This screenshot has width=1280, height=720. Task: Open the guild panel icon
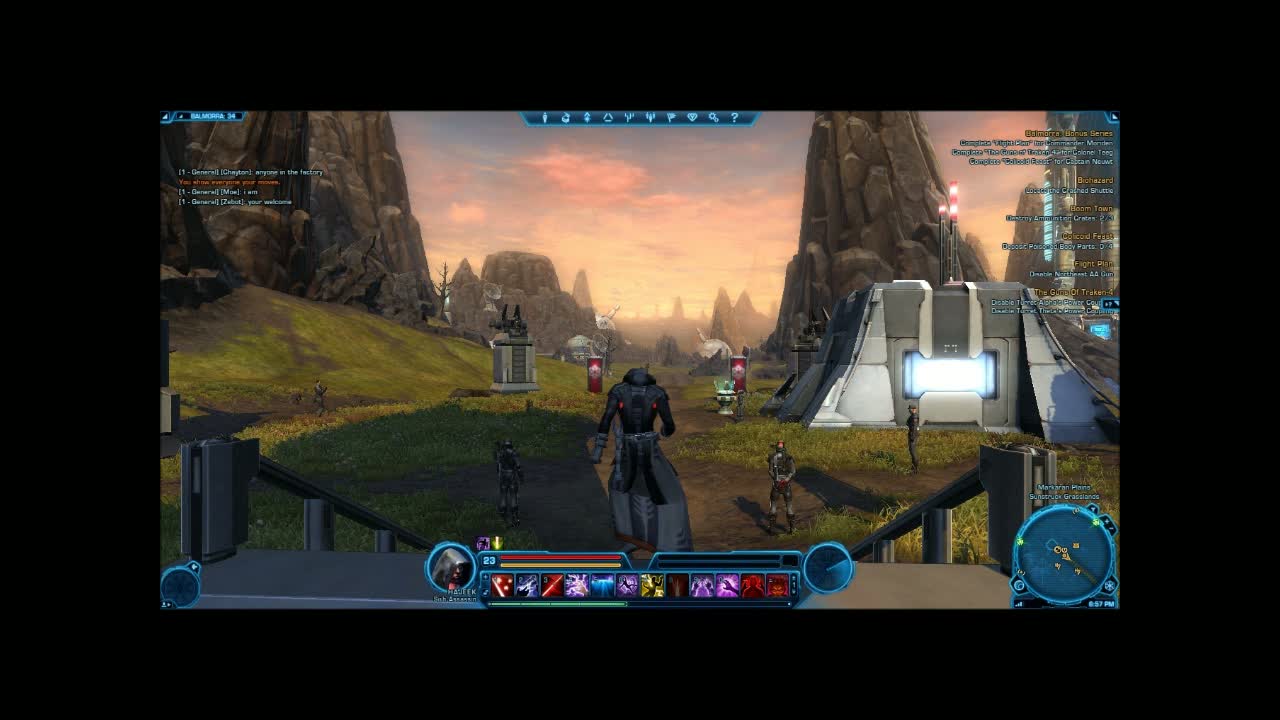pyautogui.click(x=693, y=118)
